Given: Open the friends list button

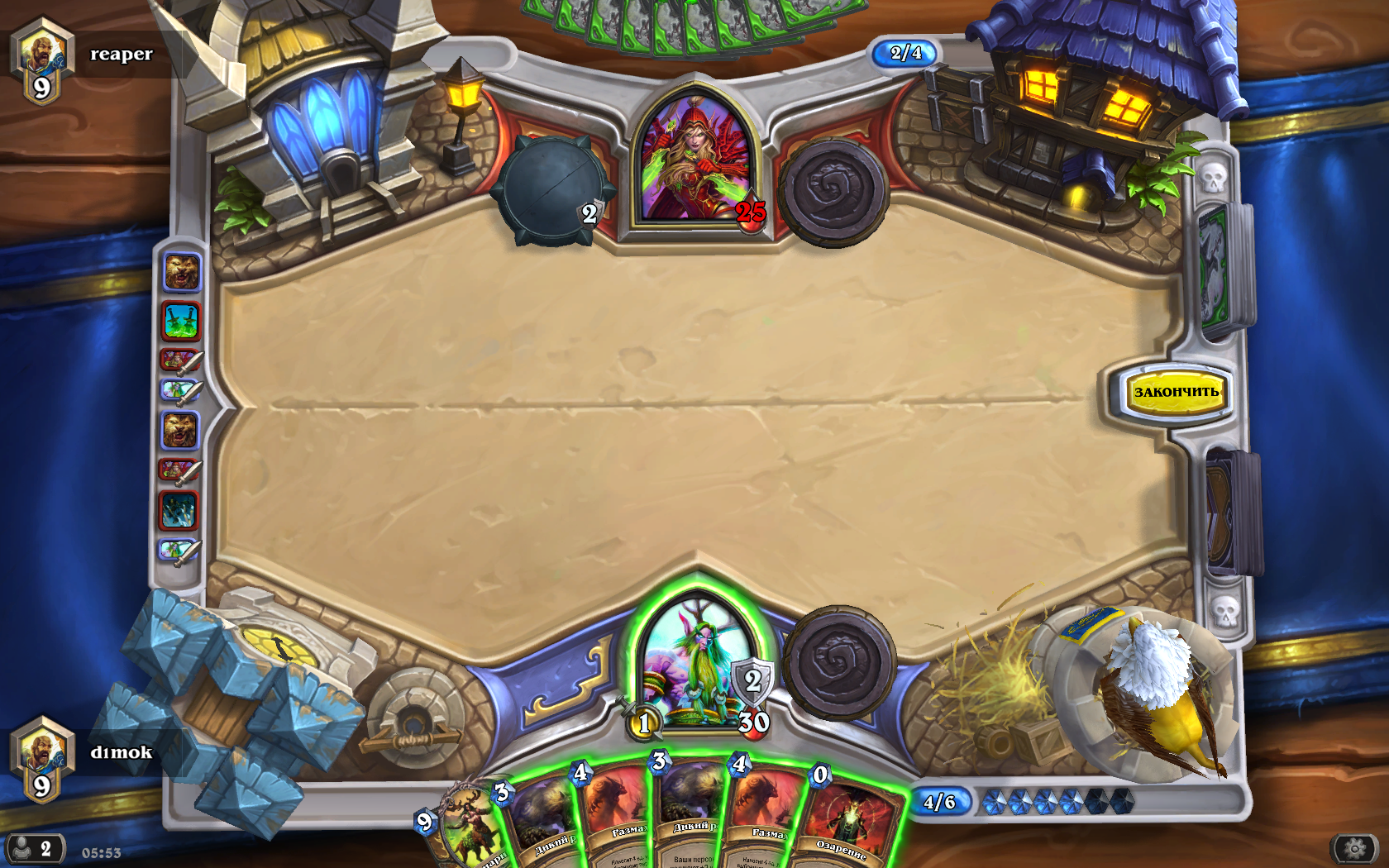Looking at the screenshot, I should pos(35,849).
